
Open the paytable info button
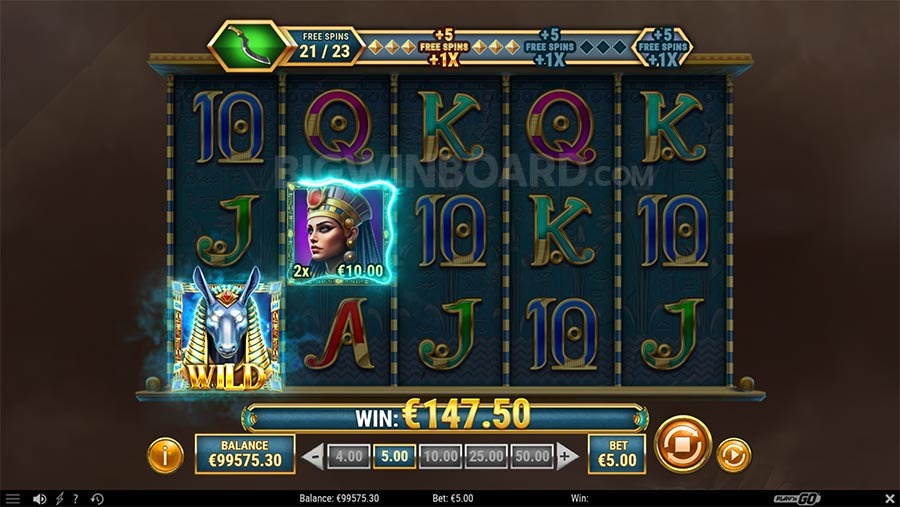pyautogui.click(x=165, y=456)
